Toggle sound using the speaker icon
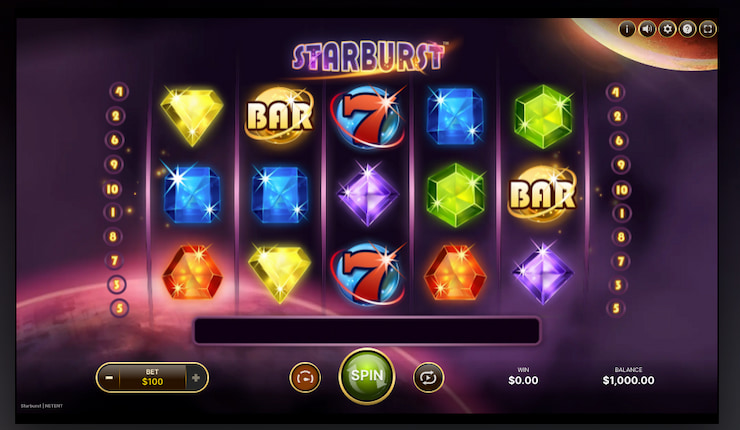The width and height of the screenshot is (740, 430). coord(647,29)
